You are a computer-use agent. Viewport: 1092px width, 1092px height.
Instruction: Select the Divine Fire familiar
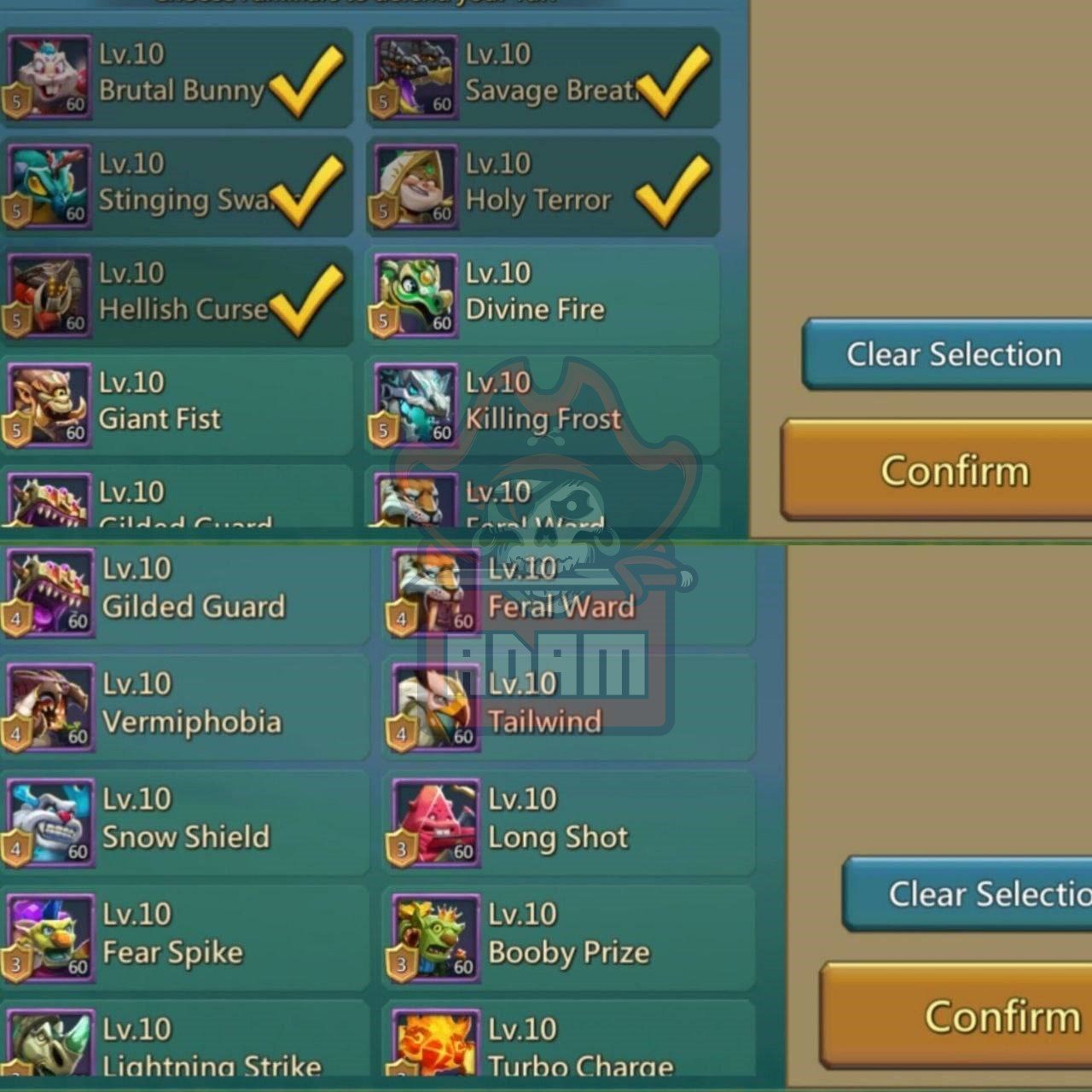543,295
